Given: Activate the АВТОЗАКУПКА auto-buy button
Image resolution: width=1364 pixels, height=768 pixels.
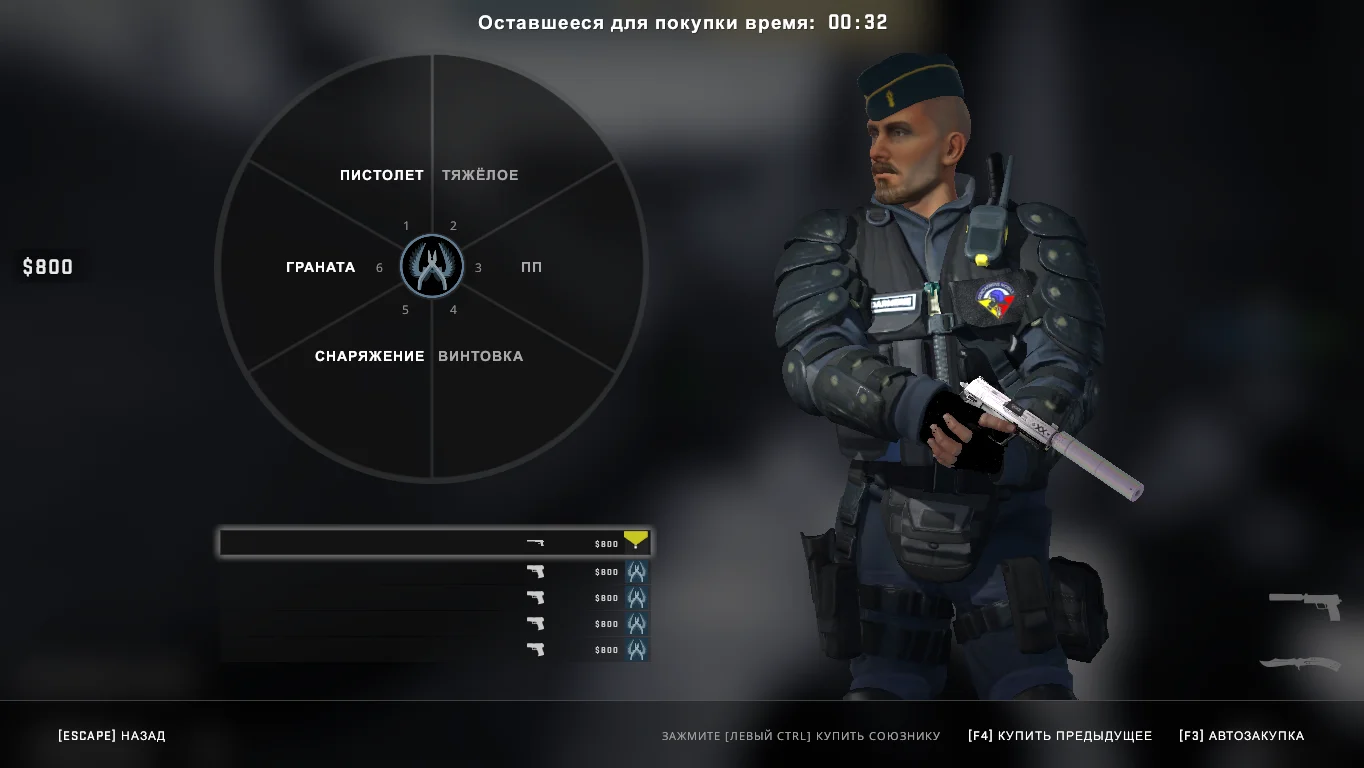Looking at the screenshot, I should pos(1242,736).
